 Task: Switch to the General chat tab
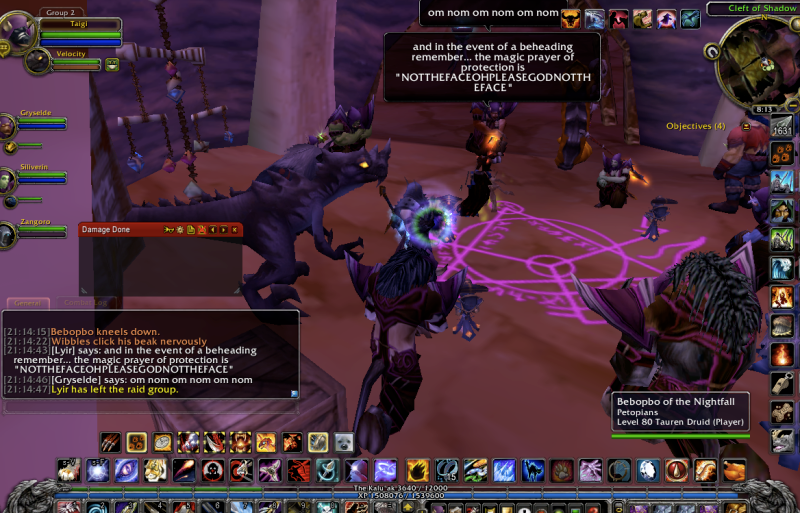28,302
